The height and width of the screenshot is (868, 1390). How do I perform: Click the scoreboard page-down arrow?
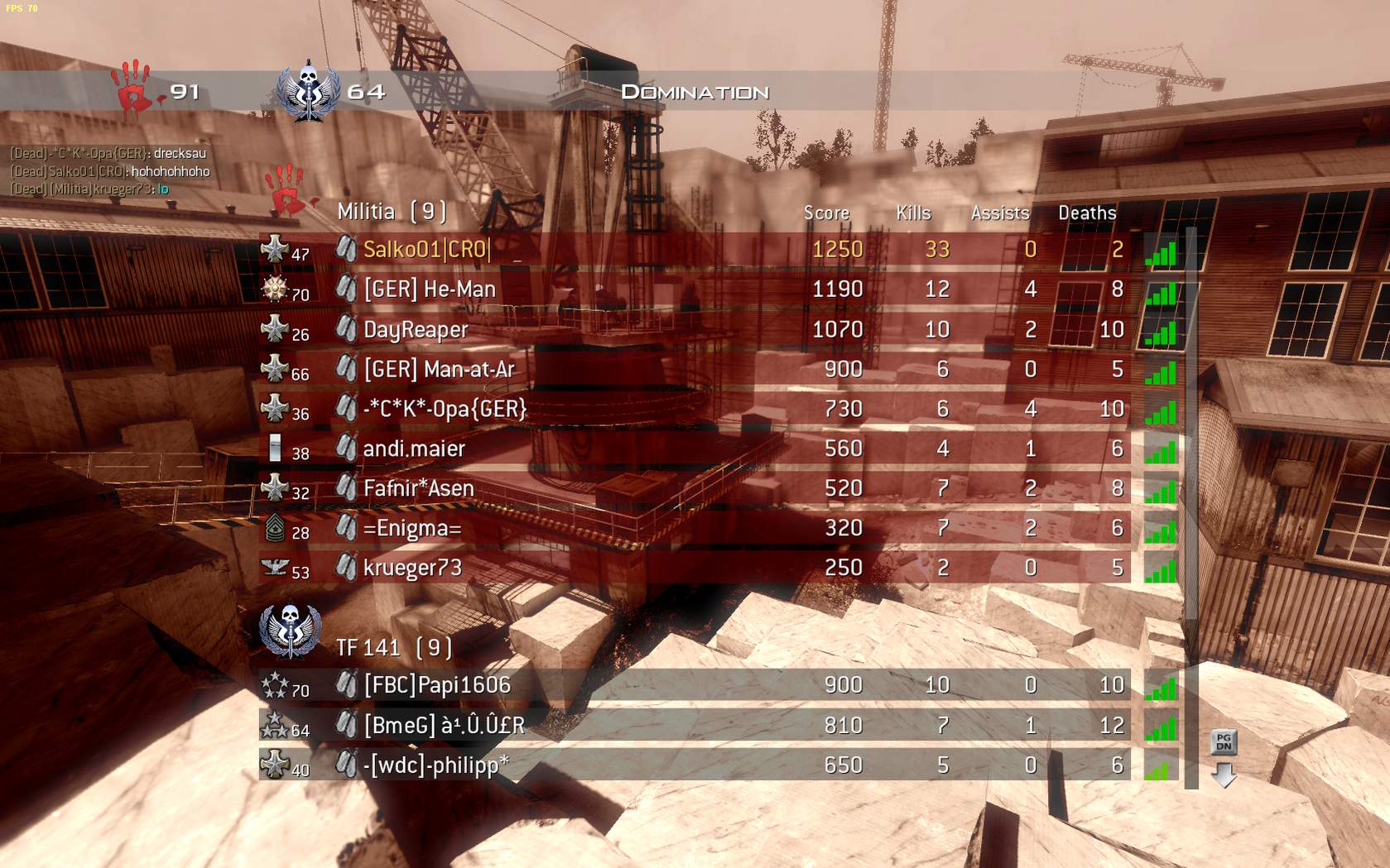pyautogui.click(x=1224, y=775)
